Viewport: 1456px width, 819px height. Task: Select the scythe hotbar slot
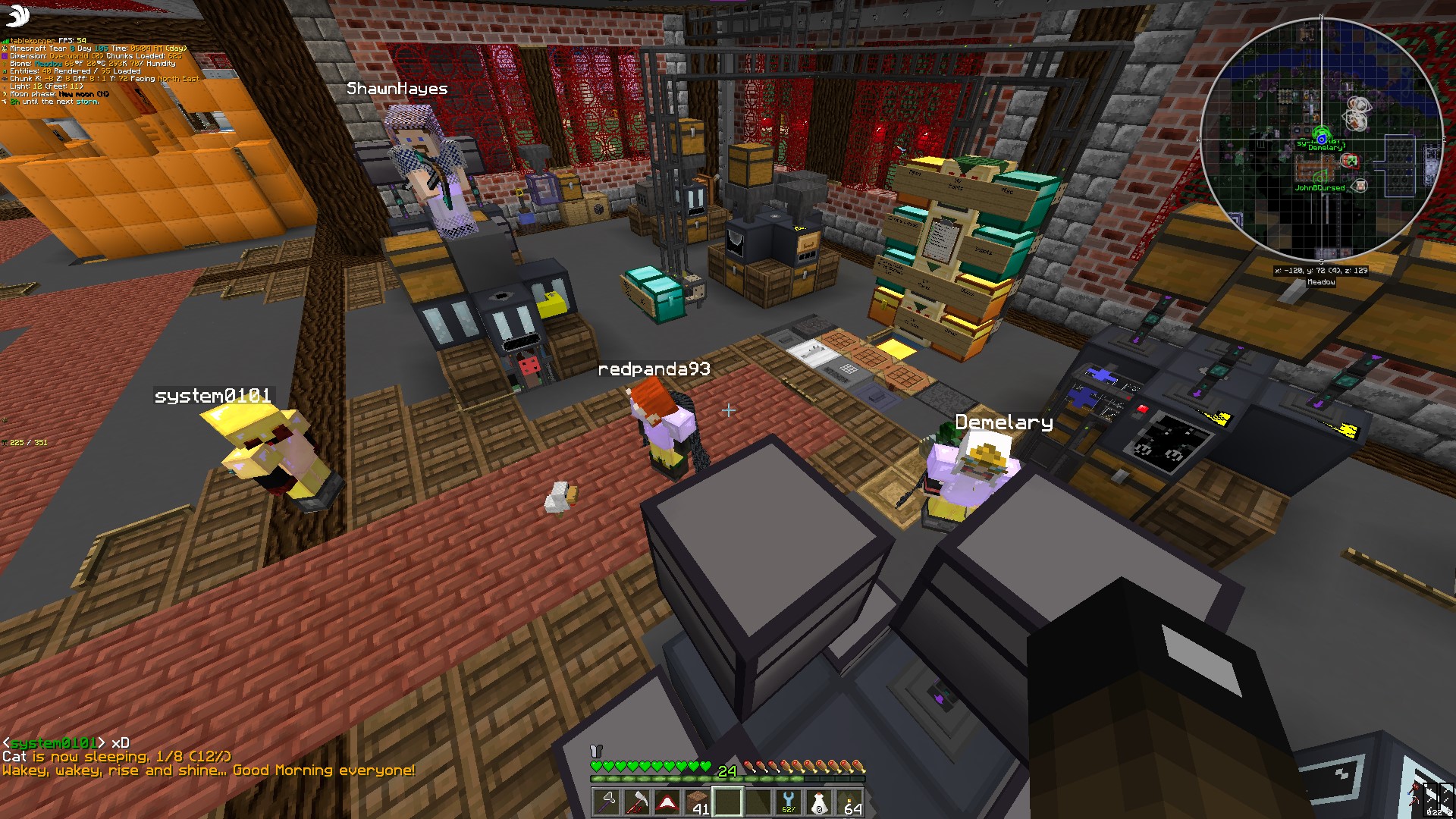(x=637, y=802)
